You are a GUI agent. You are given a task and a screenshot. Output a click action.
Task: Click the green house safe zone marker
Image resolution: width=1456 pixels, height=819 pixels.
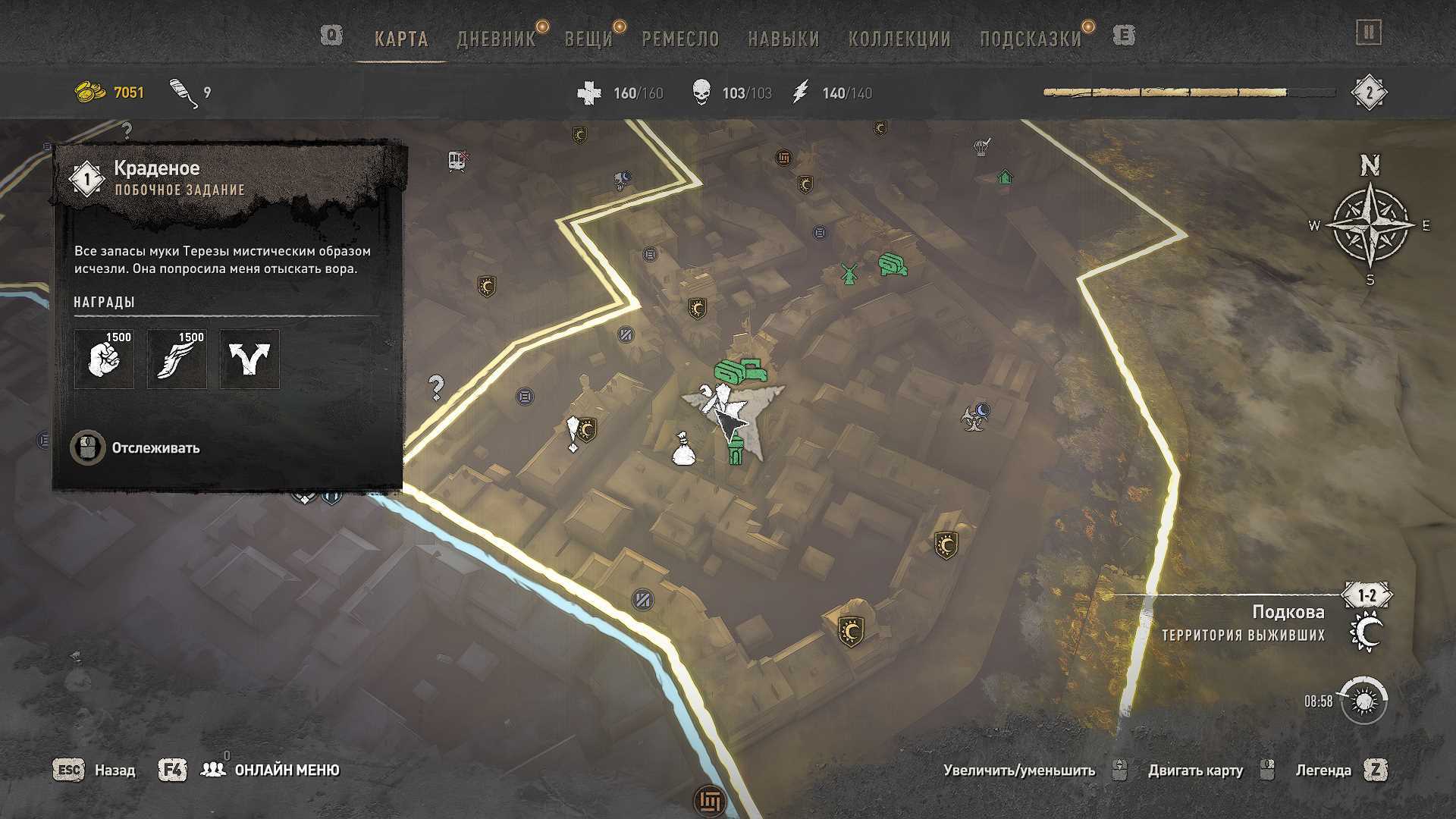click(x=1005, y=177)
